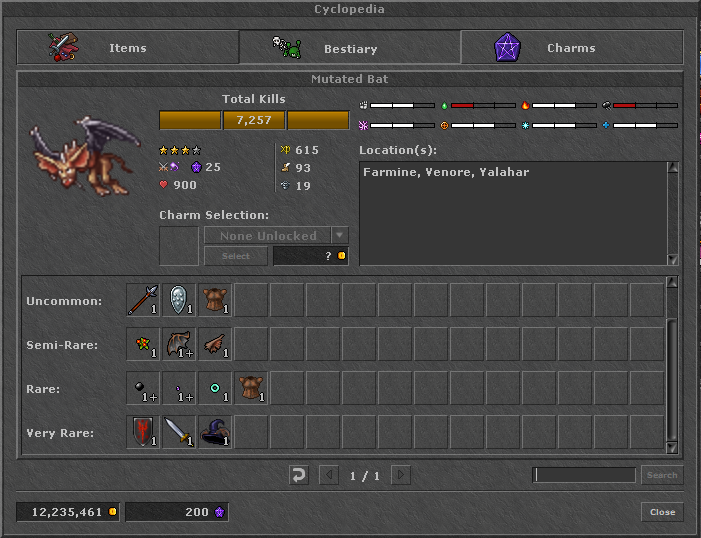Screen dimensions: 701x538
Task: Choose the steel sword in Very Rare
Action: tap(179, 432)
